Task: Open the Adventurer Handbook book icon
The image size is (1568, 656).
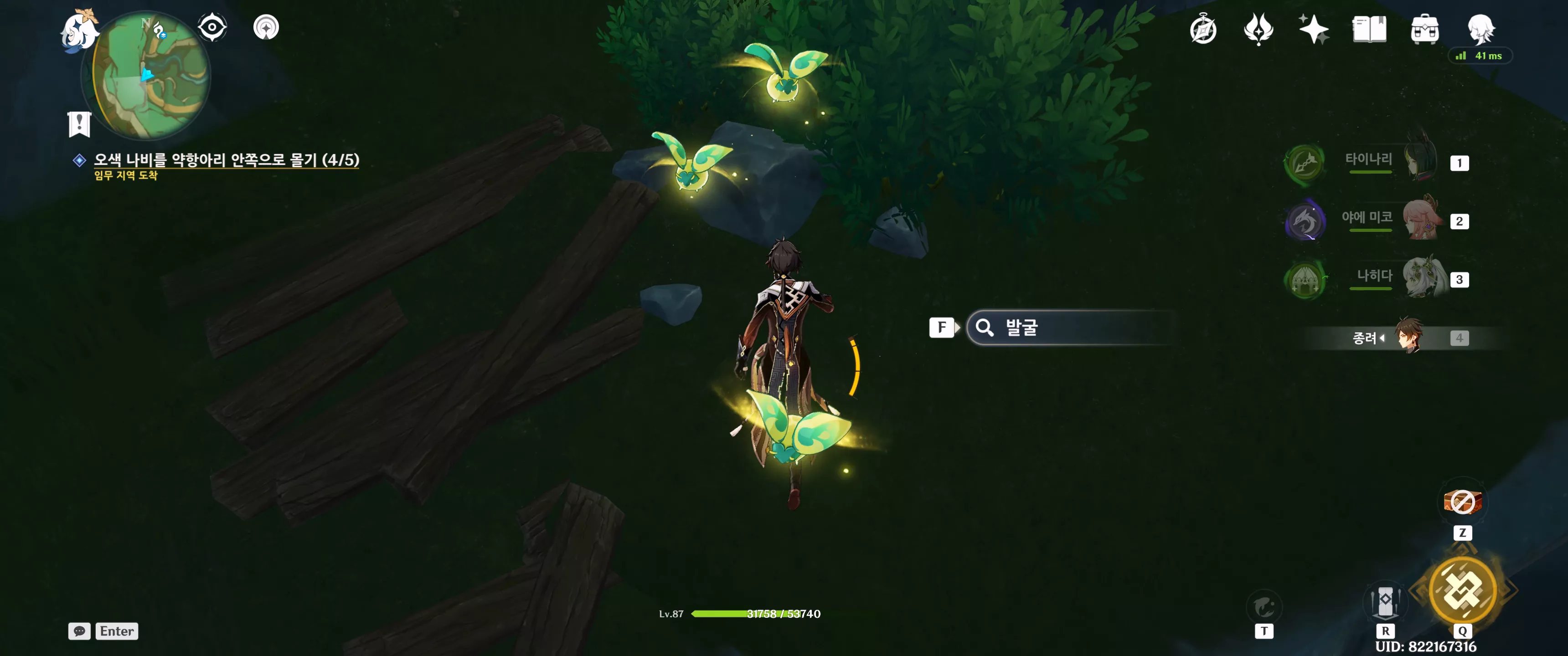Action: 1368,29
